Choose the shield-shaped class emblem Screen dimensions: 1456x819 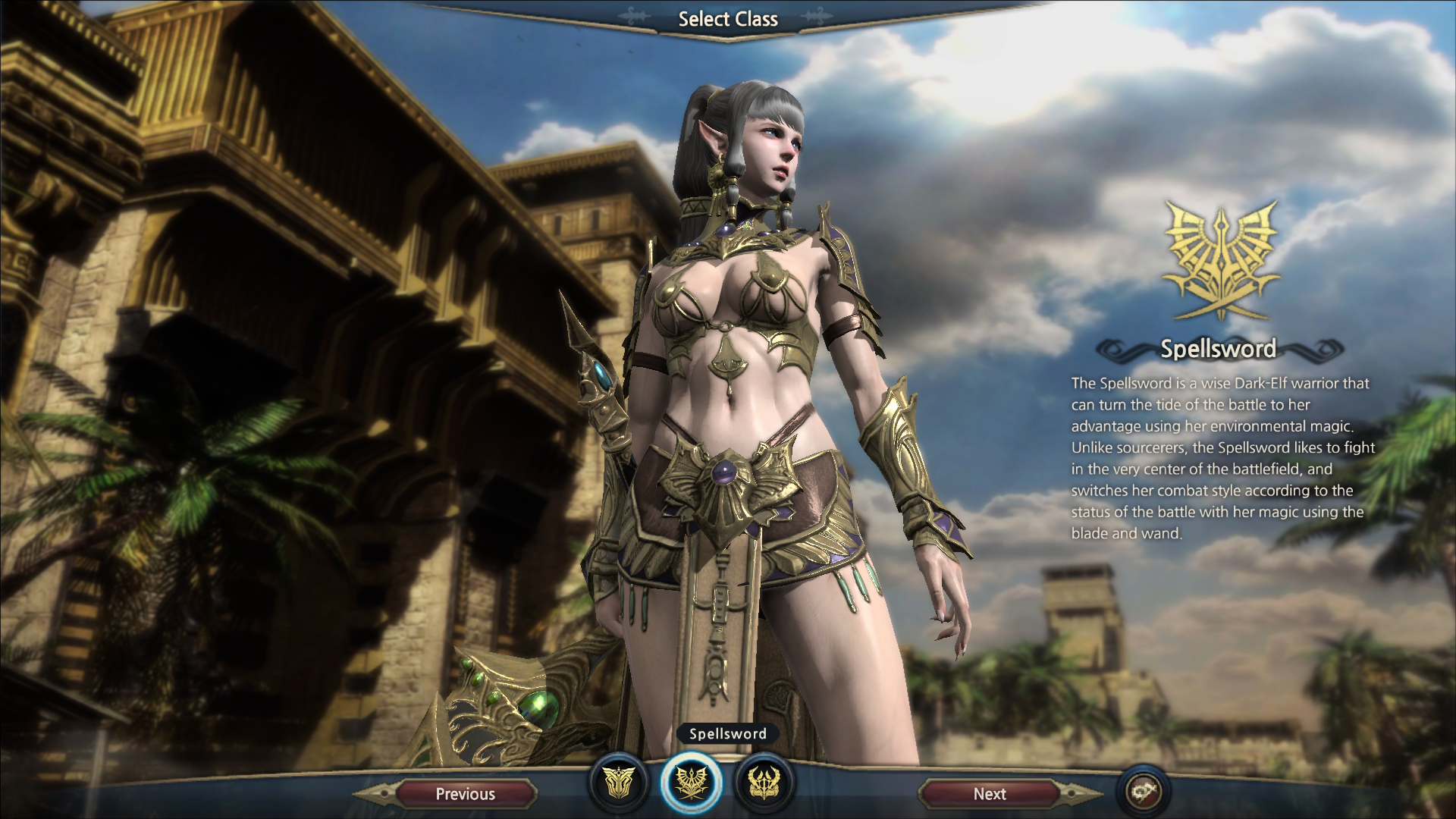[x=619, y=783]
